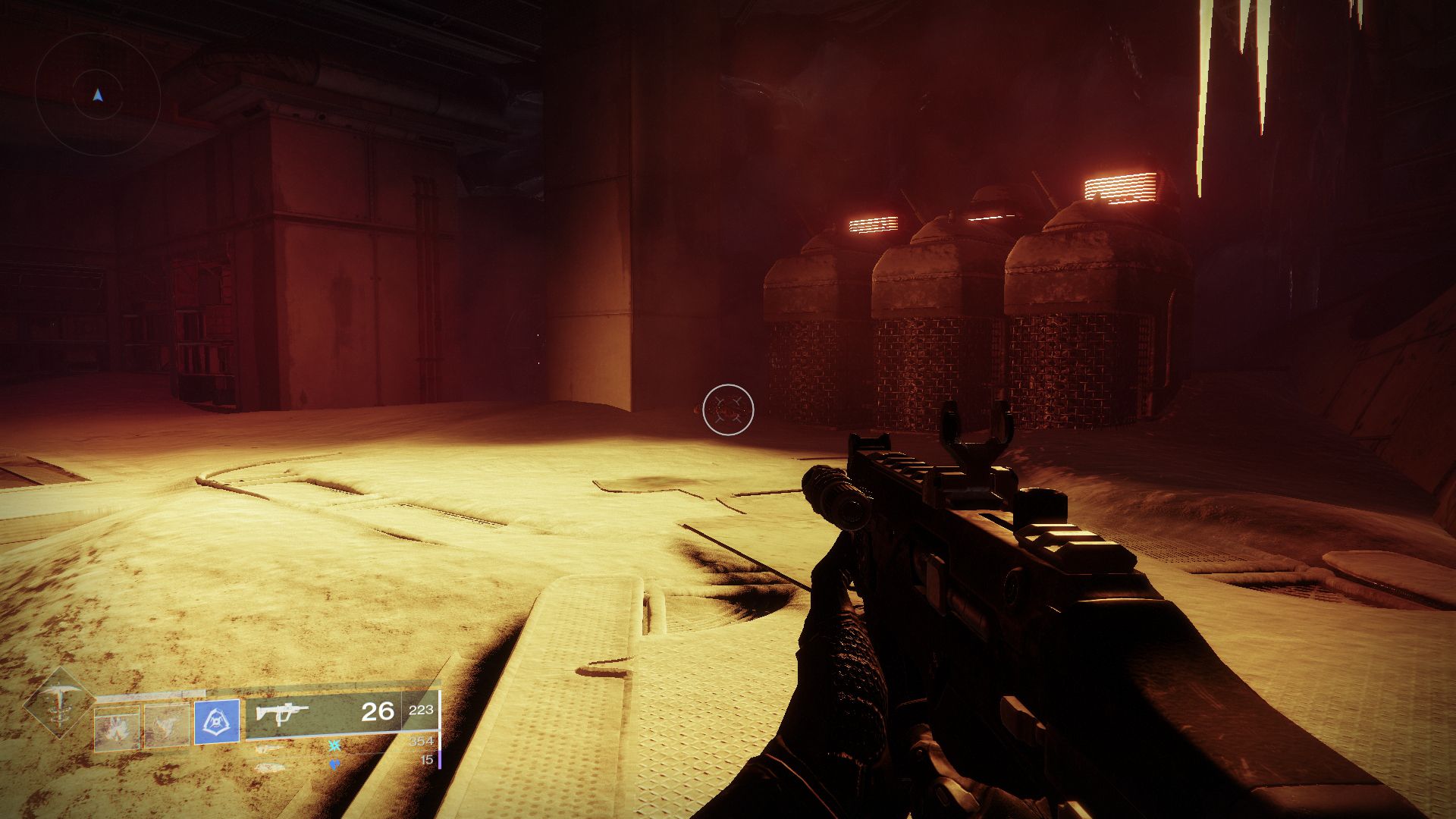Image resolution: width=1456 pixels, height=819 pixels.
Task: Expand the buff tray above the weapon bar
Action: [334, 755]
